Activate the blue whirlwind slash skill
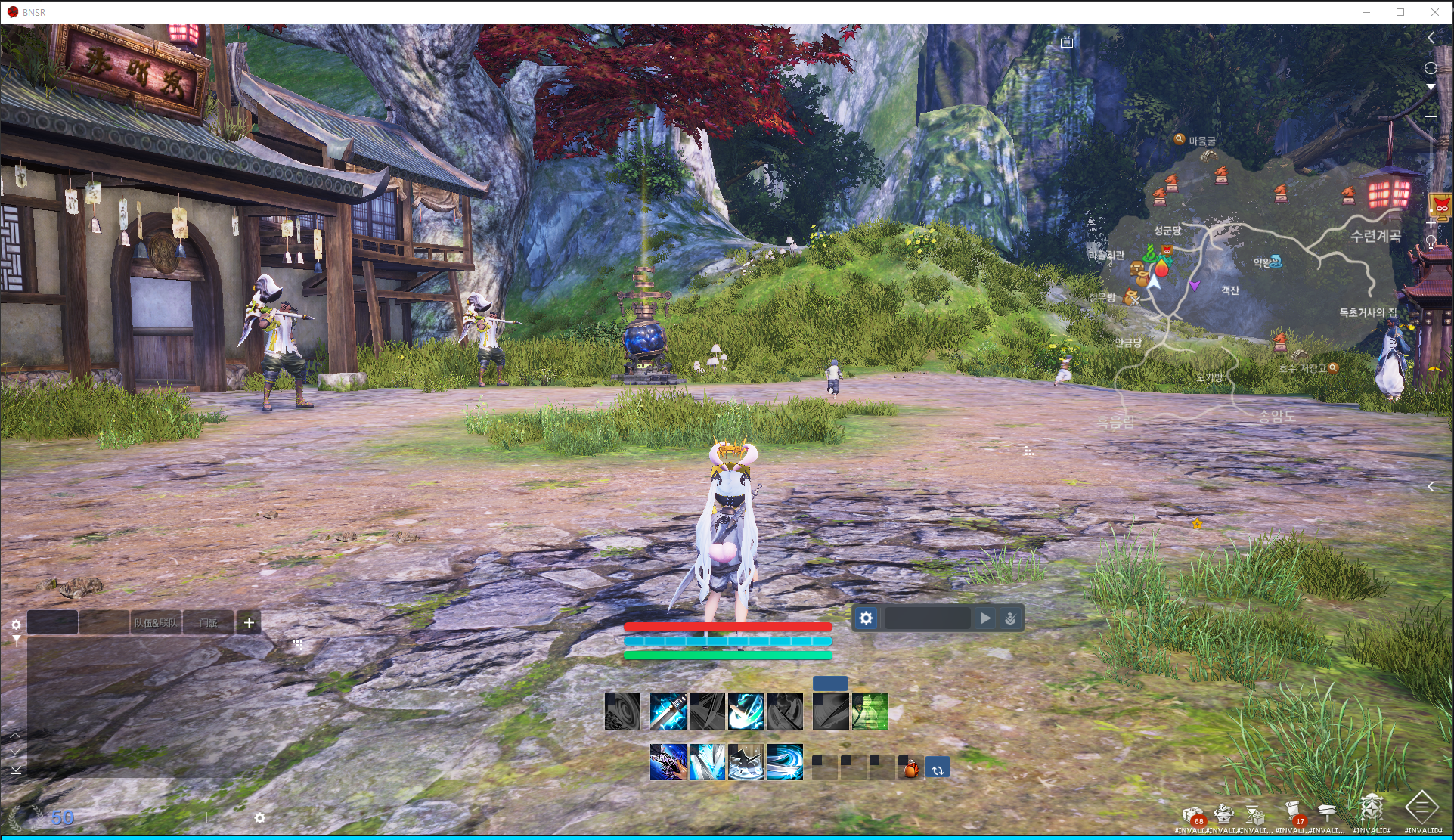 tap(784, 761)
